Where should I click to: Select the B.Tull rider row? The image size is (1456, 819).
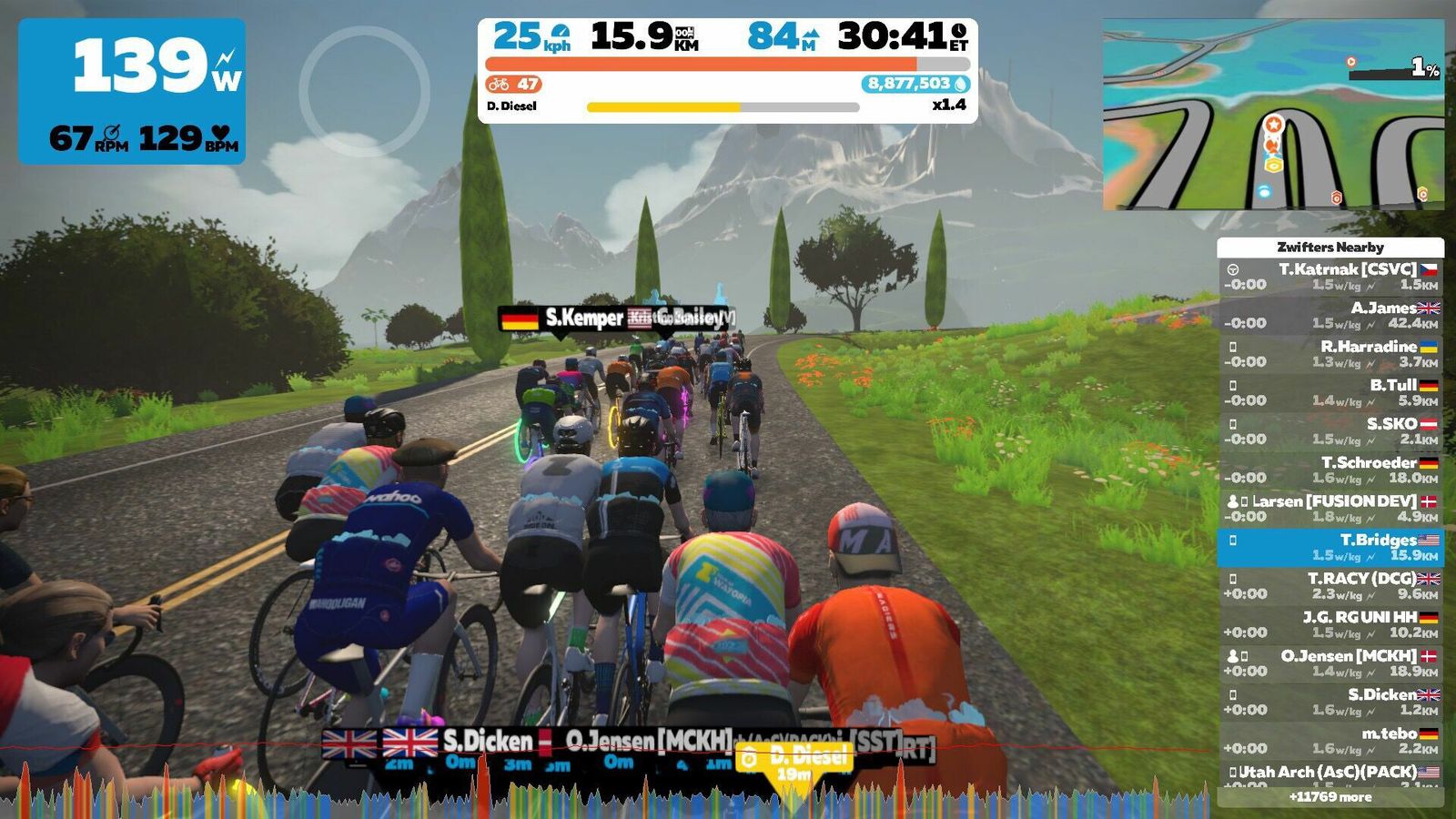coord(1330,392)
